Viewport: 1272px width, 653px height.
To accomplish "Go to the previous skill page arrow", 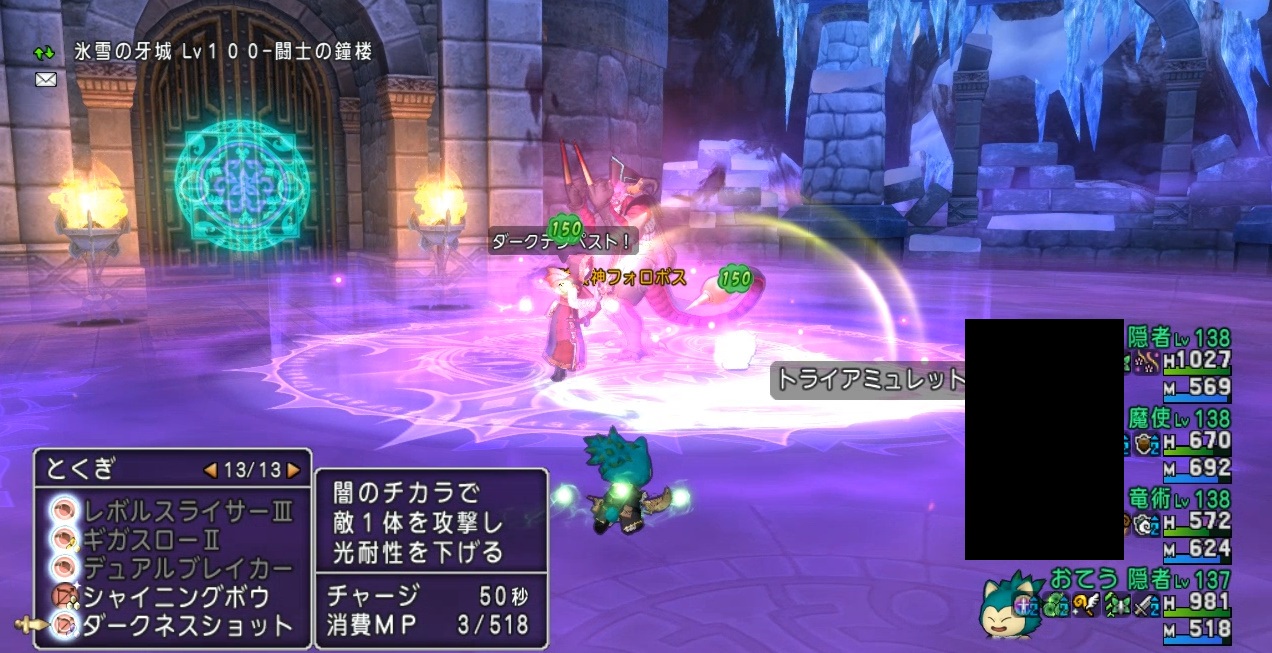I will click(x=210, y=469).
